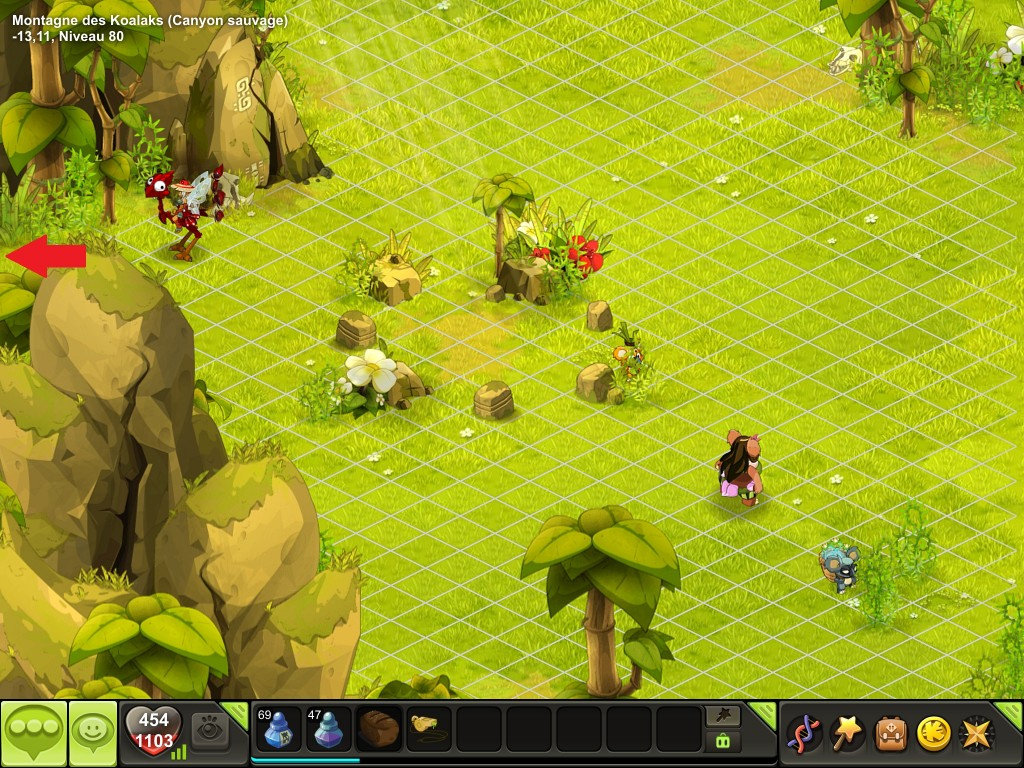This screenshot has height=768, width=1024.
Task: Go to the map on the left via red arrow
Action: point(46,256)
